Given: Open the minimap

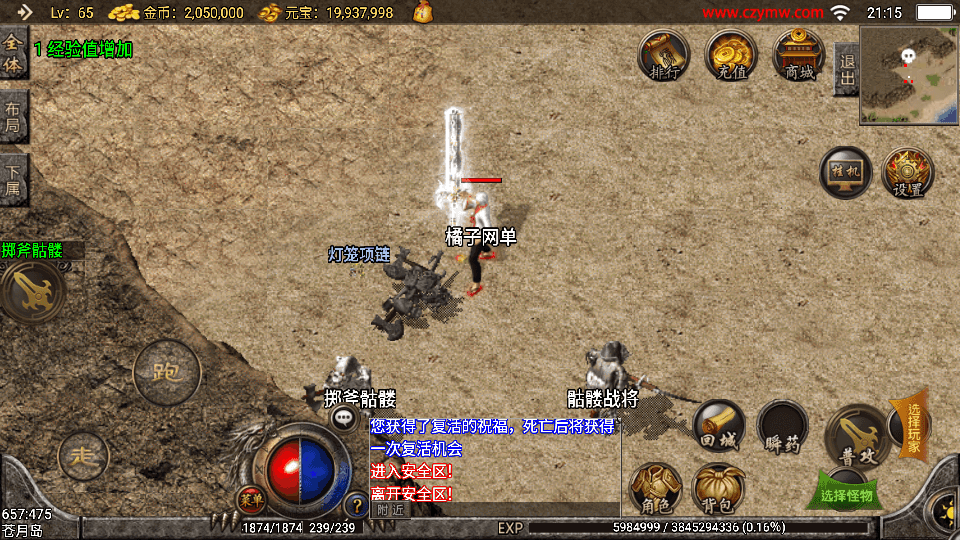Looking at the screenshot, I should pyautogui.click(x=908, y=76).
